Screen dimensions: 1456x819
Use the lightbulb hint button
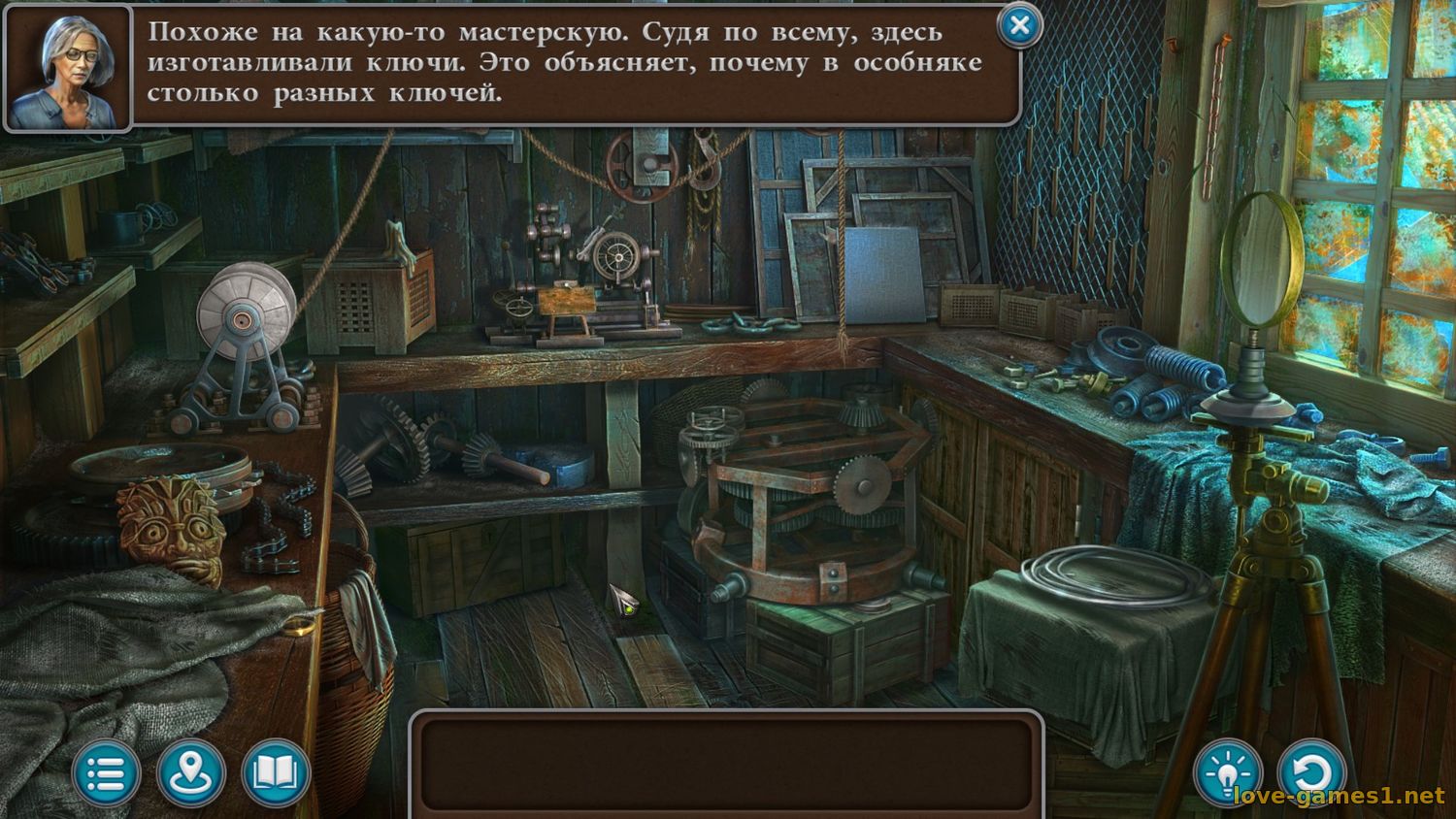1228,773
